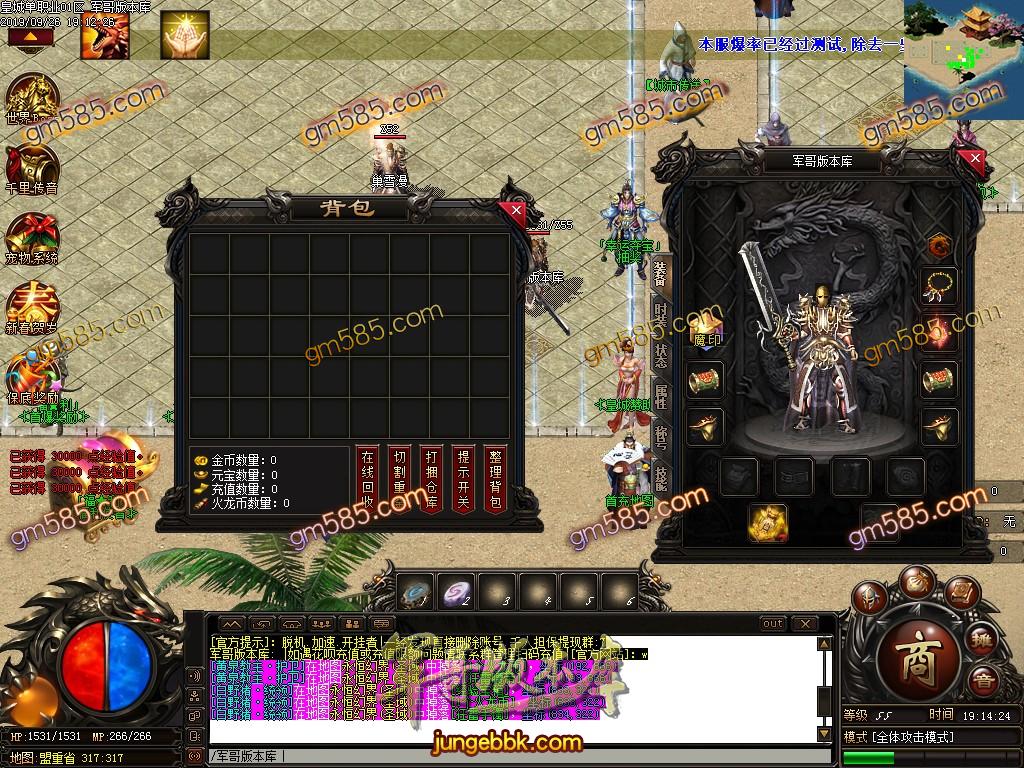Click the 在线回收 online recycle button

pos(368,479)
